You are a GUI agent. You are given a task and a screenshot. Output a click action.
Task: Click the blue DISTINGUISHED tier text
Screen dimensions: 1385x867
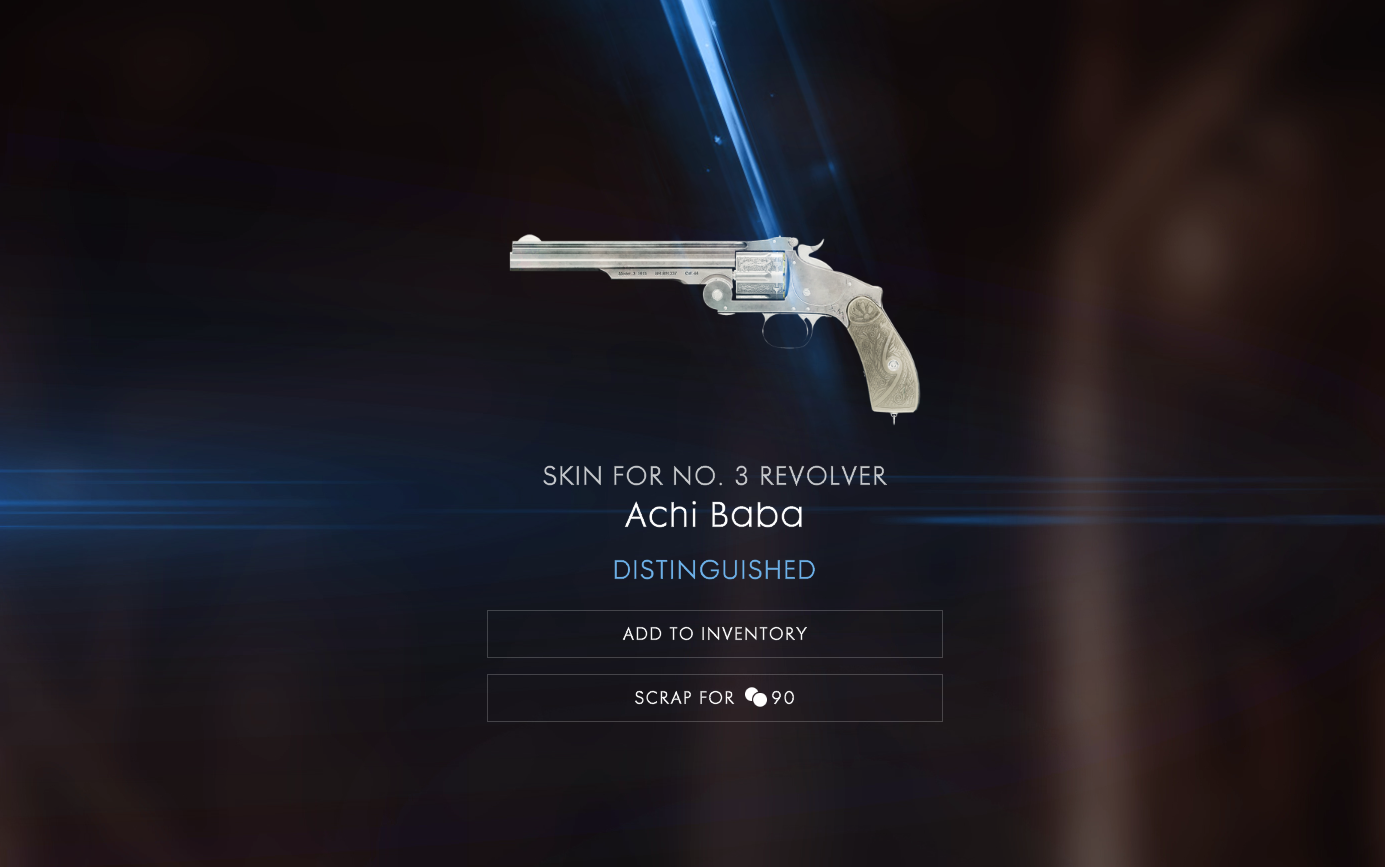click(714, 569)
